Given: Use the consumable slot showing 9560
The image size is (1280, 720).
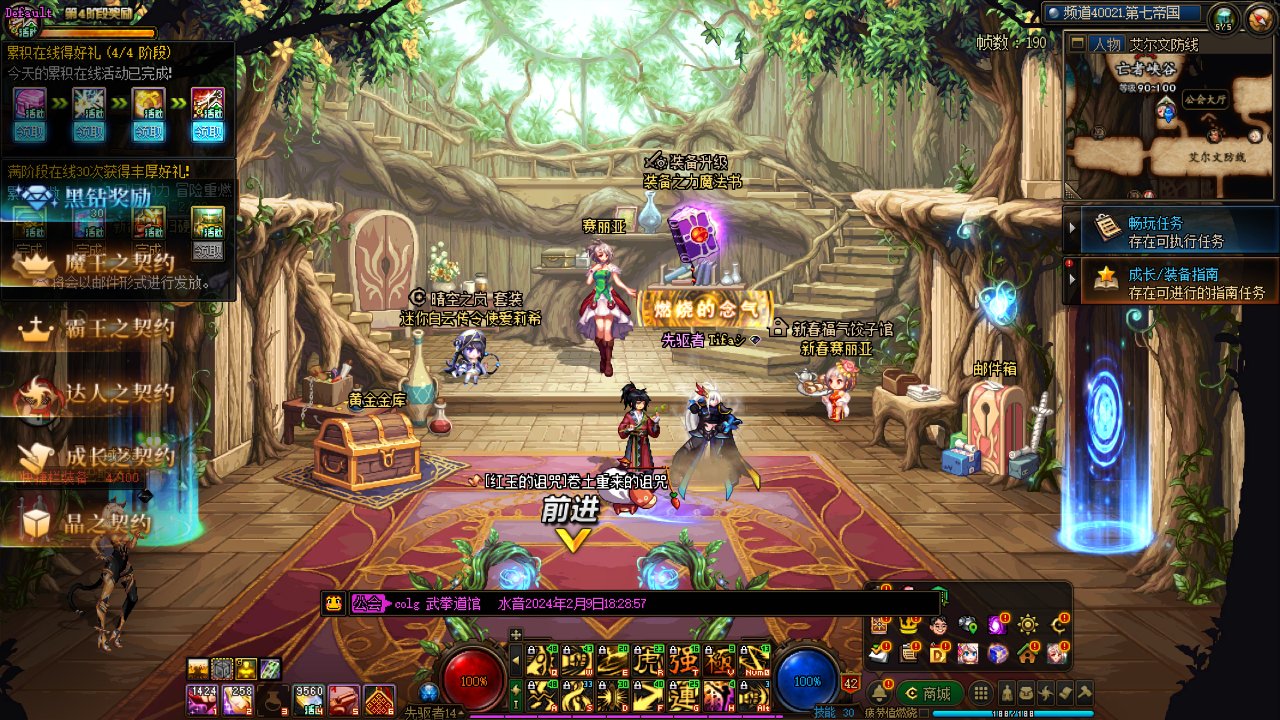Looking at the screenshot, I should 307,699.
